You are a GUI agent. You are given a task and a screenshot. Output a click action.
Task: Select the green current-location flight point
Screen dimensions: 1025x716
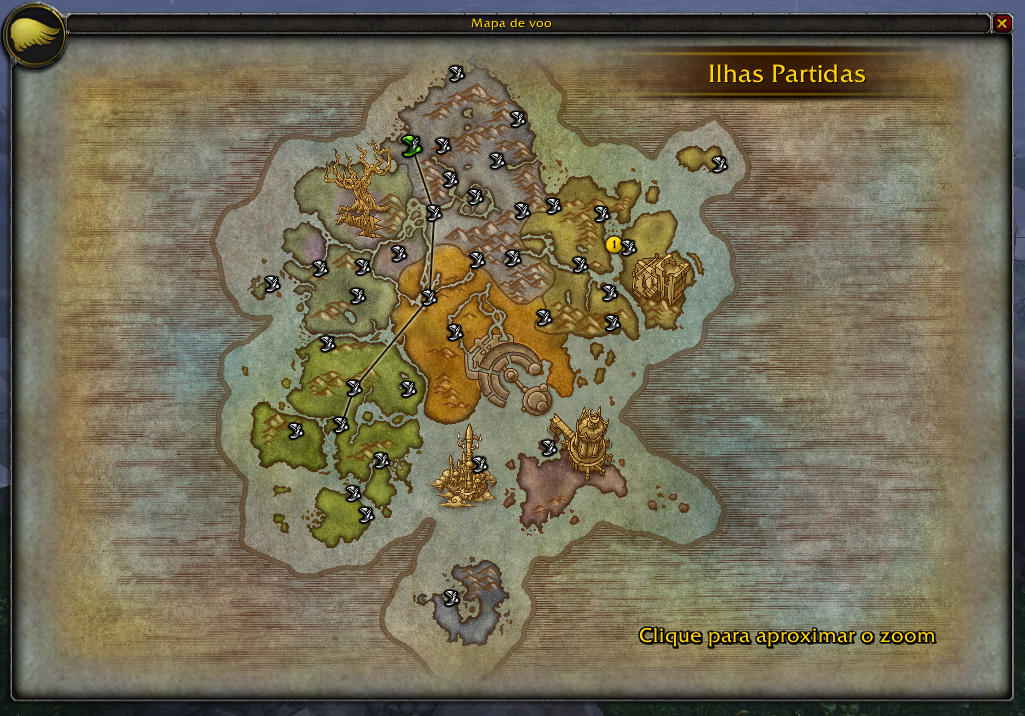409,146
